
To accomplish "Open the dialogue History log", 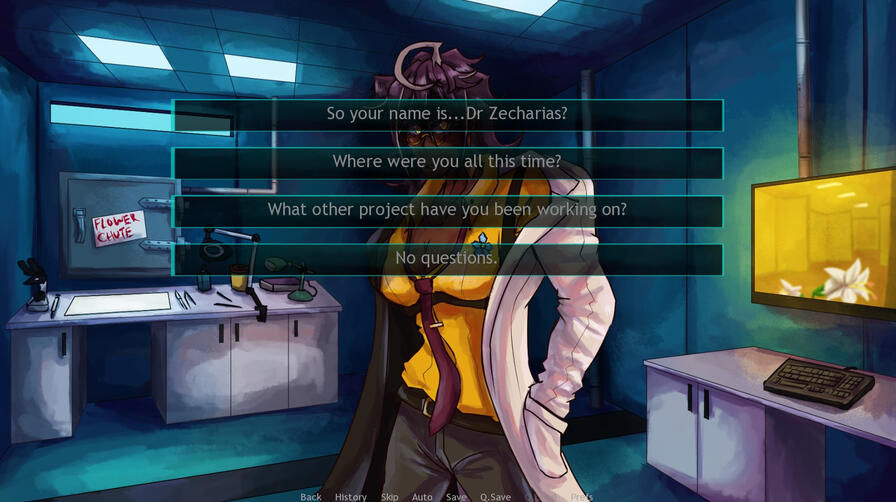I will point(351,497).
